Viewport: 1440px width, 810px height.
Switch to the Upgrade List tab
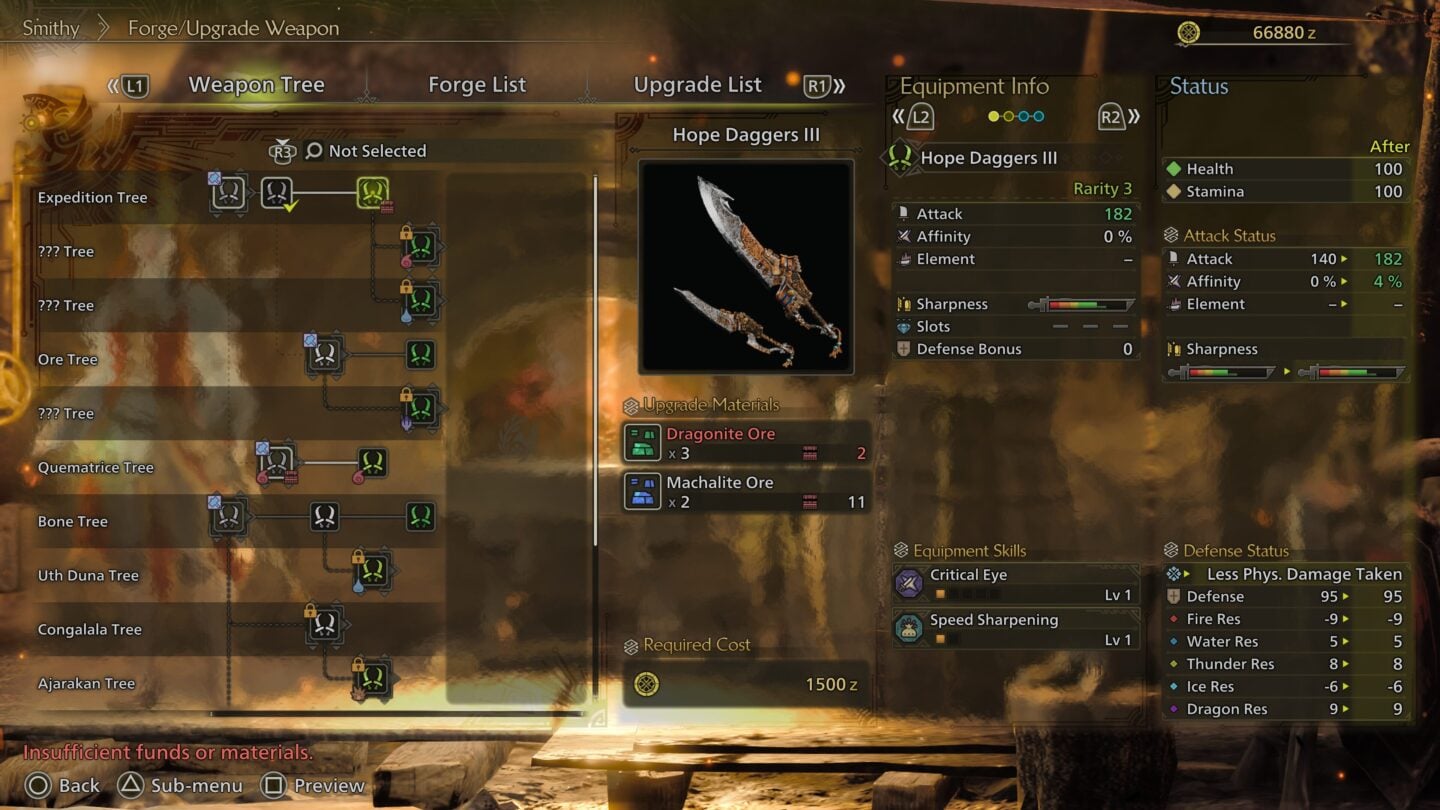pyautogui.click(x=697, y=85)
